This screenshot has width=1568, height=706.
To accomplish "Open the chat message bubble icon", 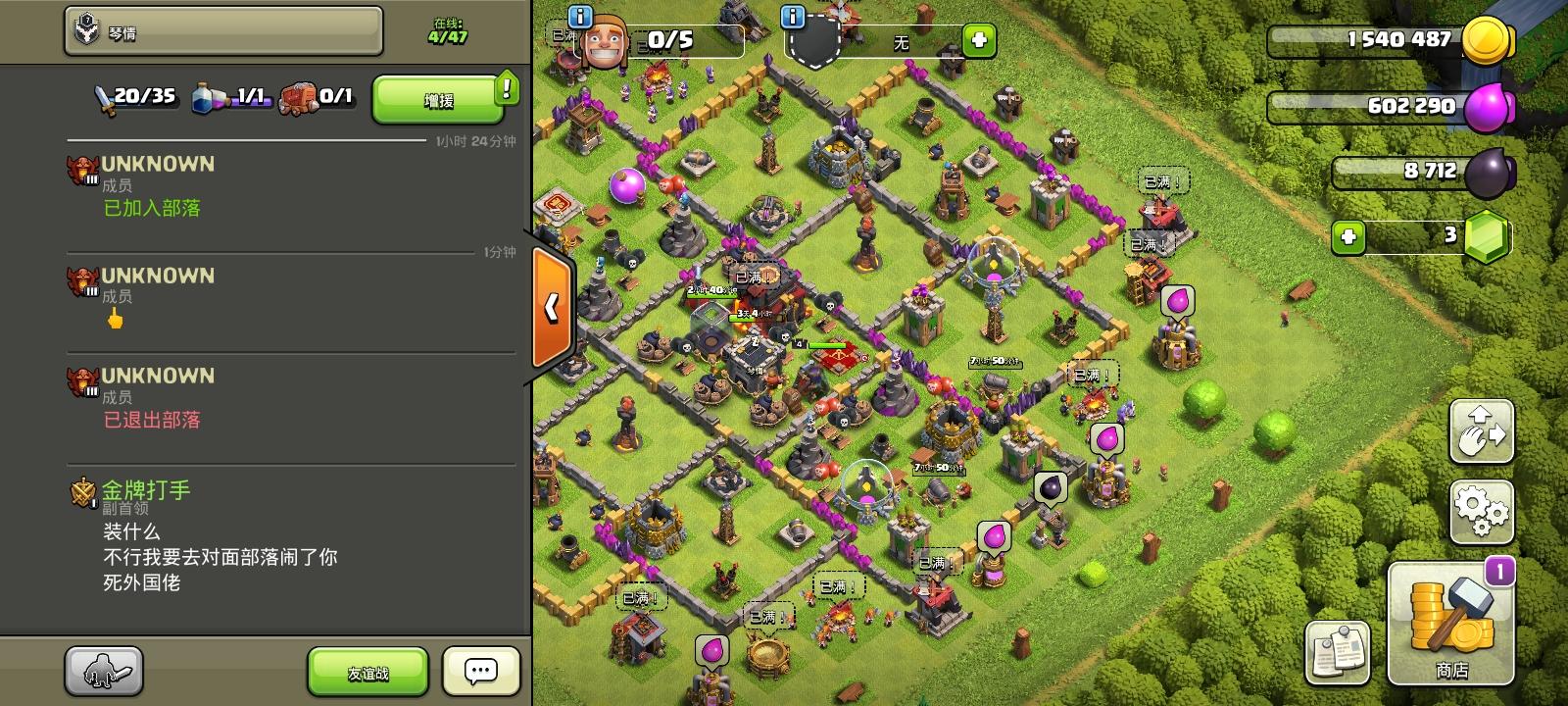I will point(479,670).
